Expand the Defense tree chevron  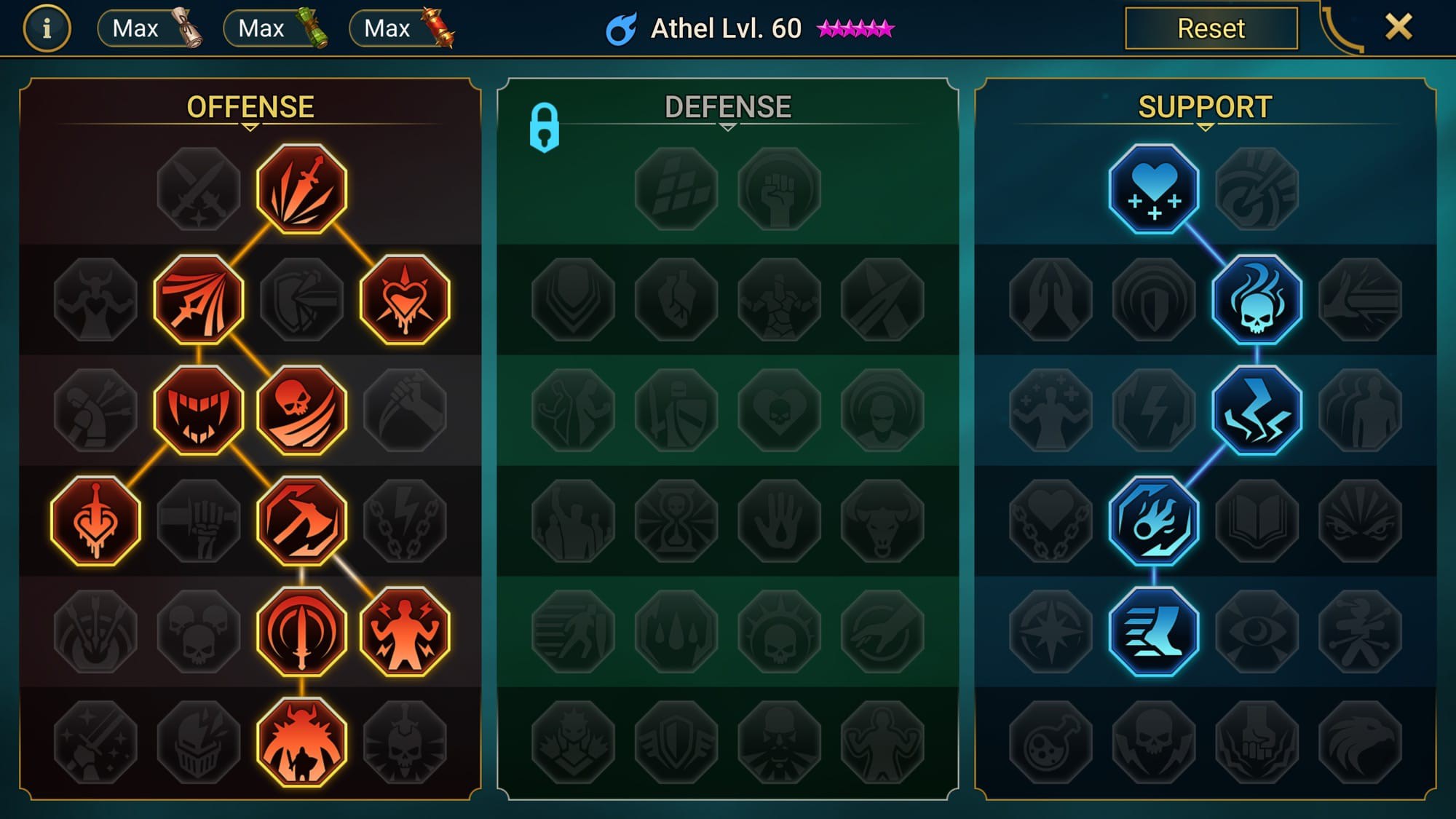coord(727,126)
